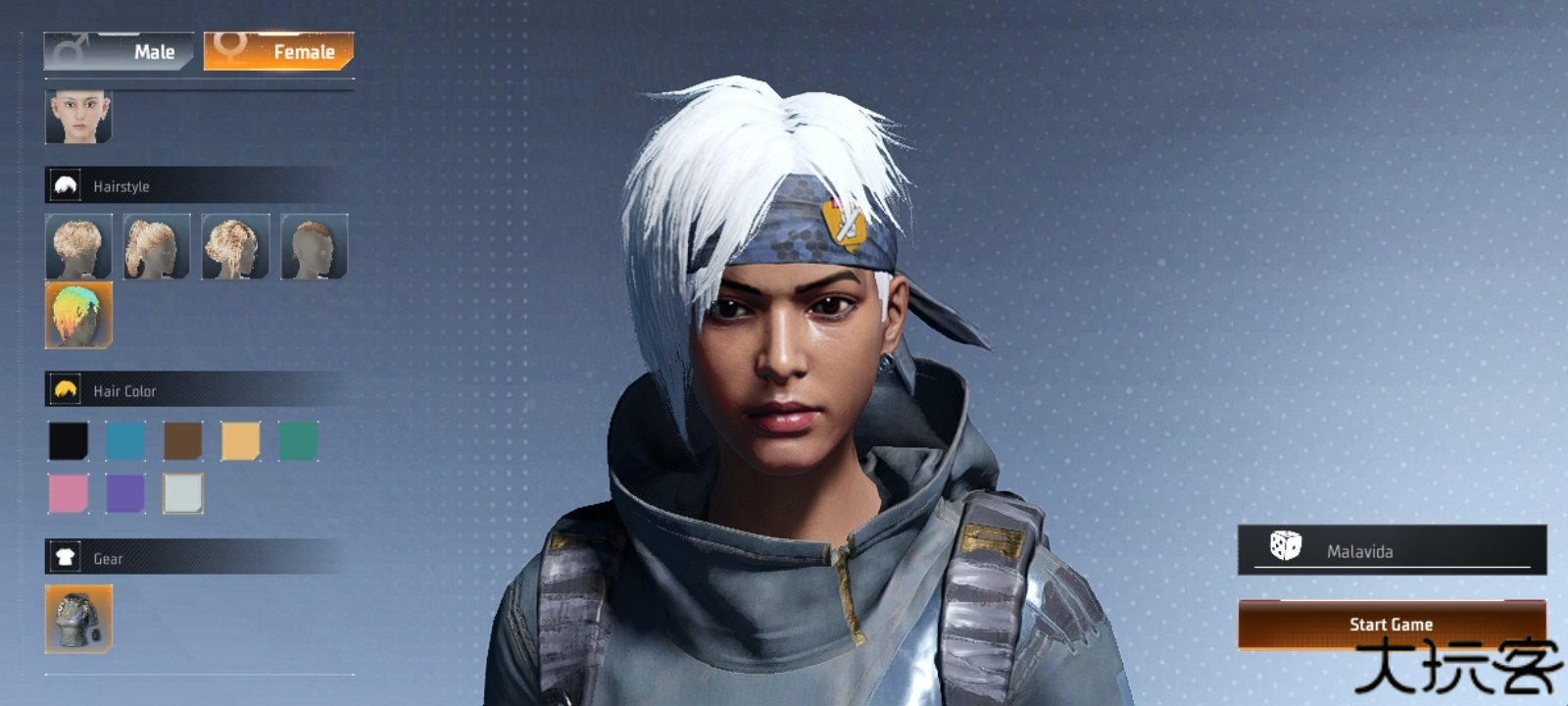Choose the pink hair color

69,493
